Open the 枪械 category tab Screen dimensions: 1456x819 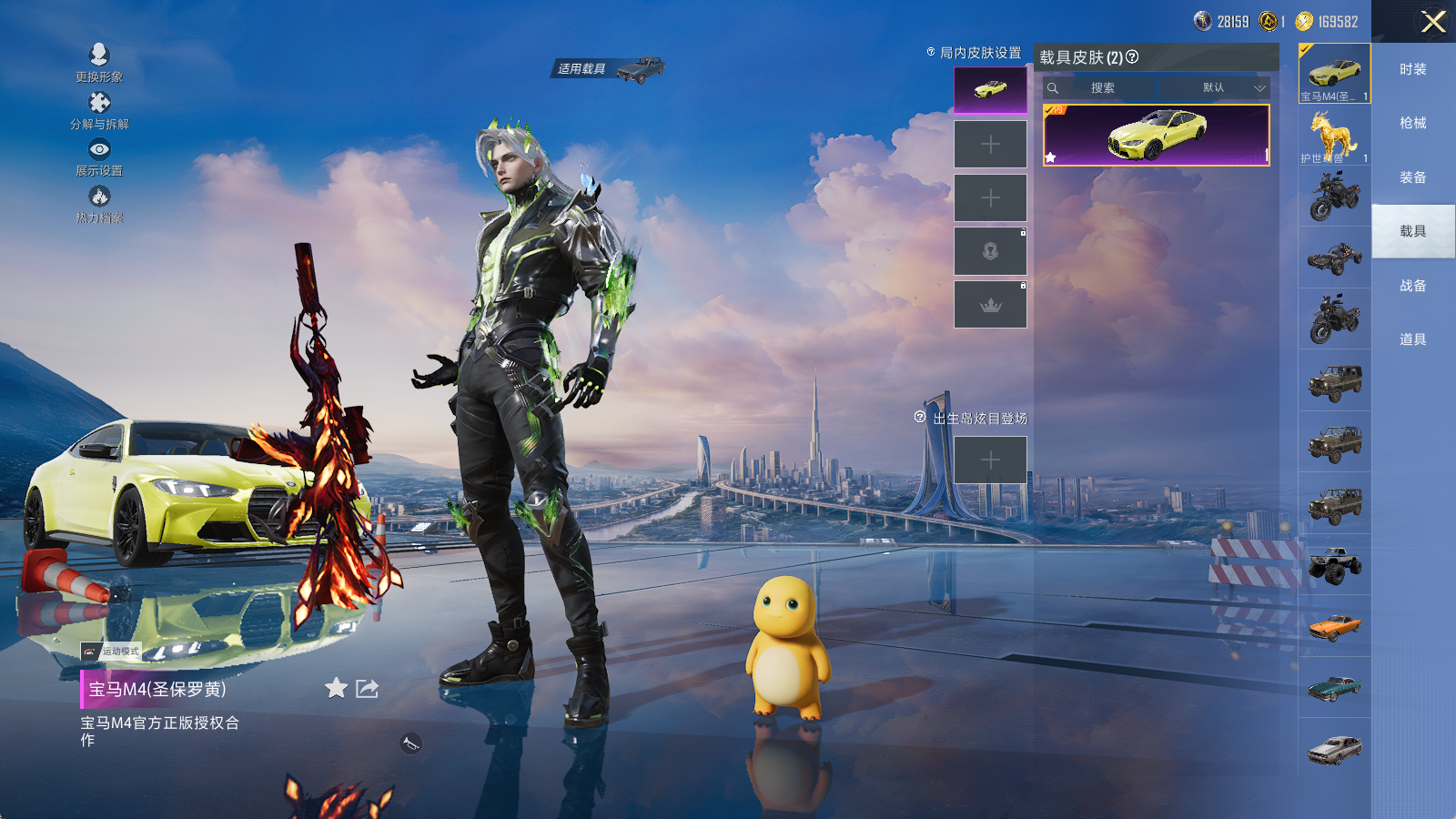(1412, 123)
